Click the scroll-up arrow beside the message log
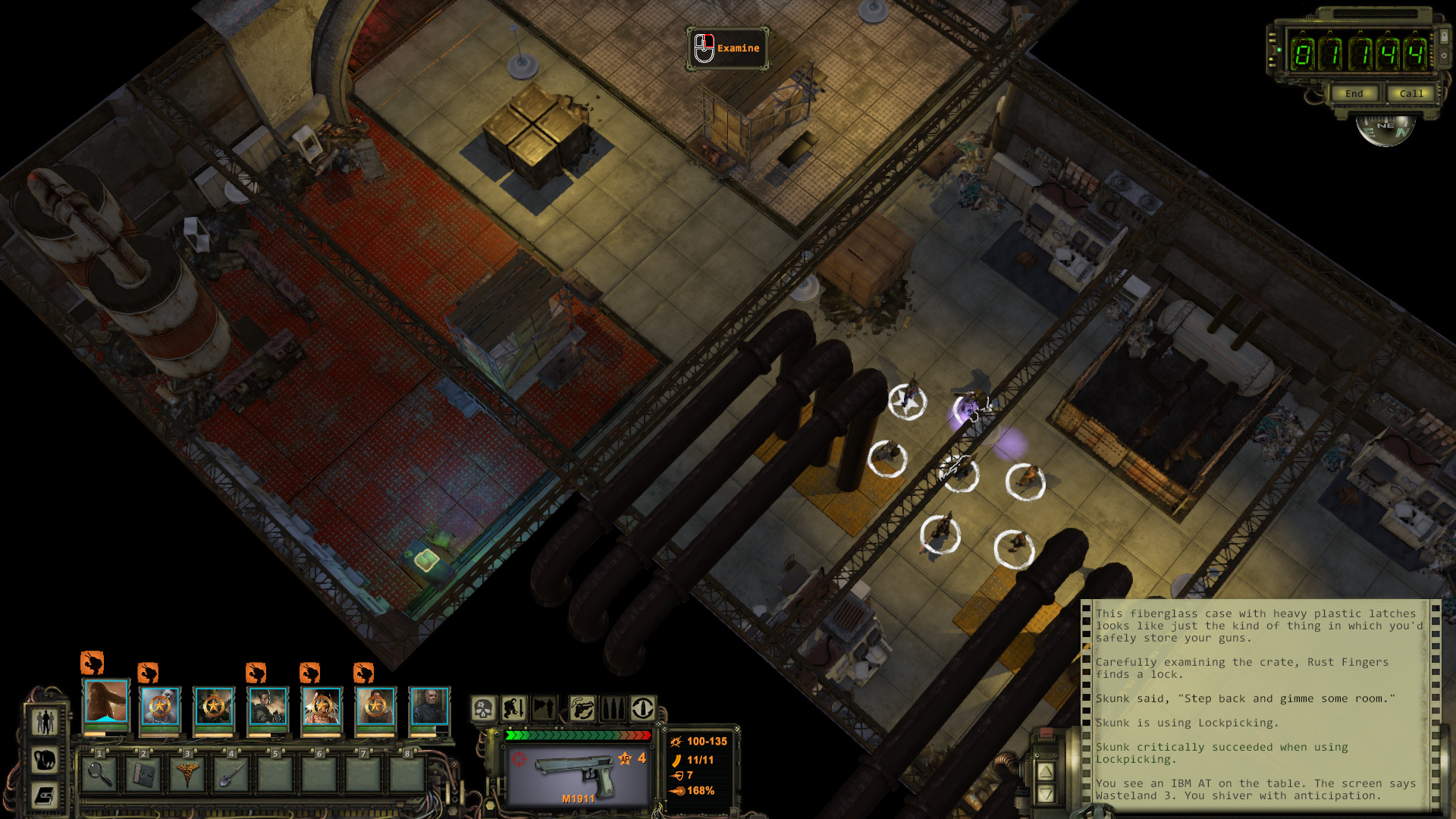The image size is (1456, 819). tap(1046, 771)
